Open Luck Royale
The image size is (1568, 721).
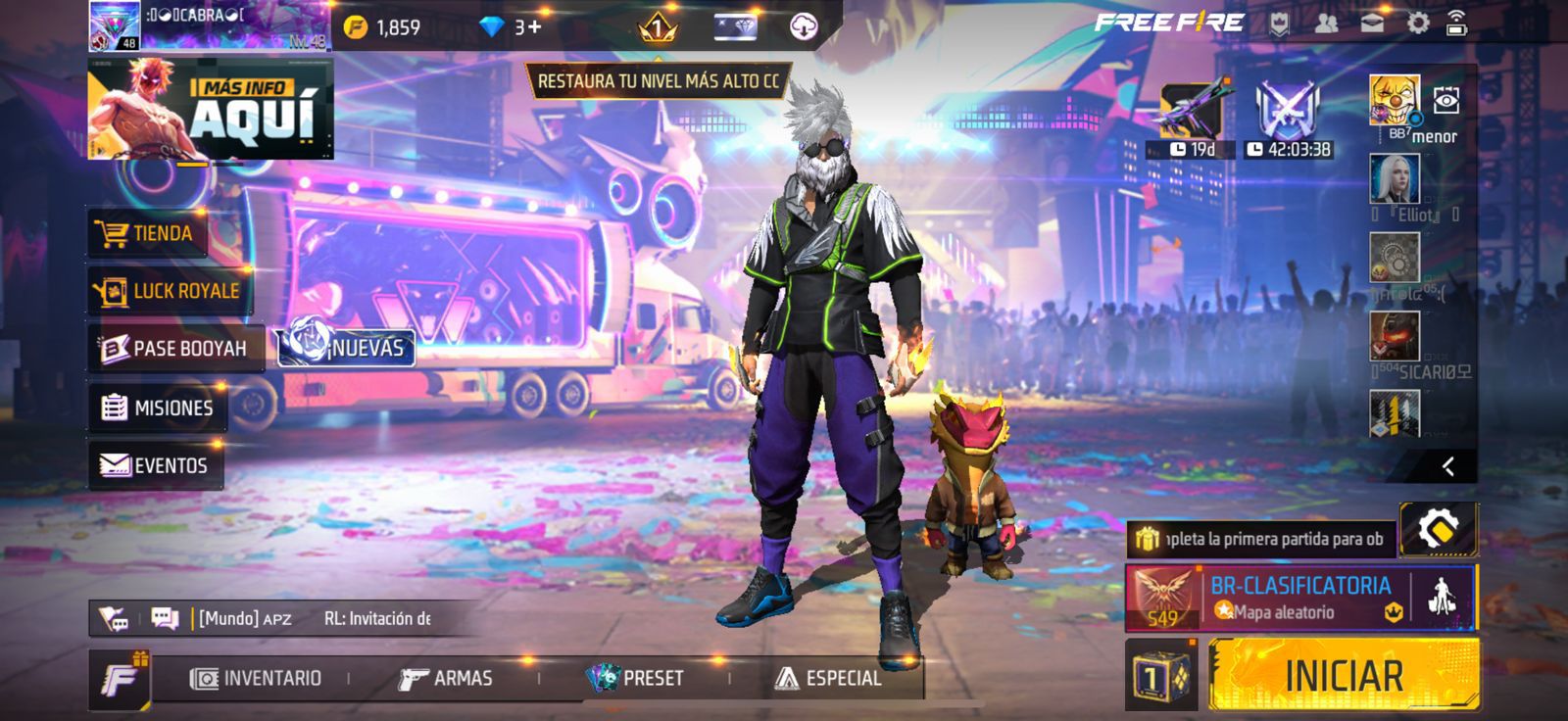point(168,291)
